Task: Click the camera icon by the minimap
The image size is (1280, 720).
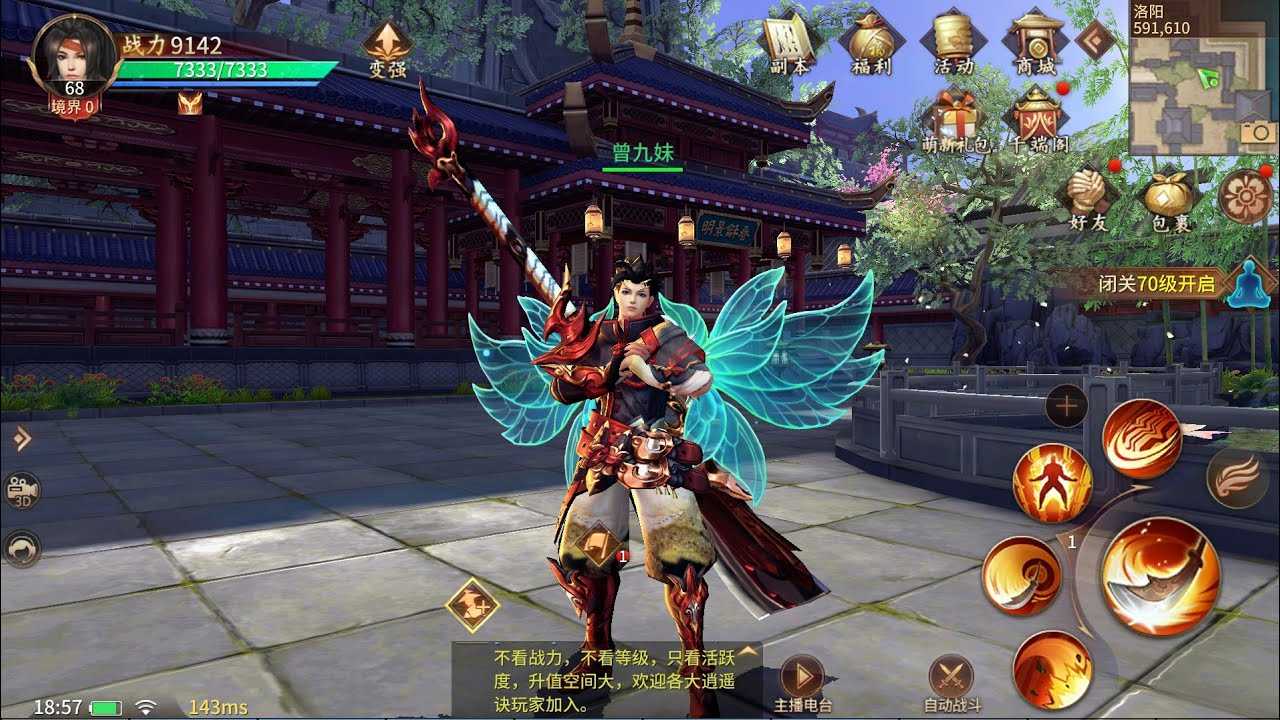Action: 1257,134
